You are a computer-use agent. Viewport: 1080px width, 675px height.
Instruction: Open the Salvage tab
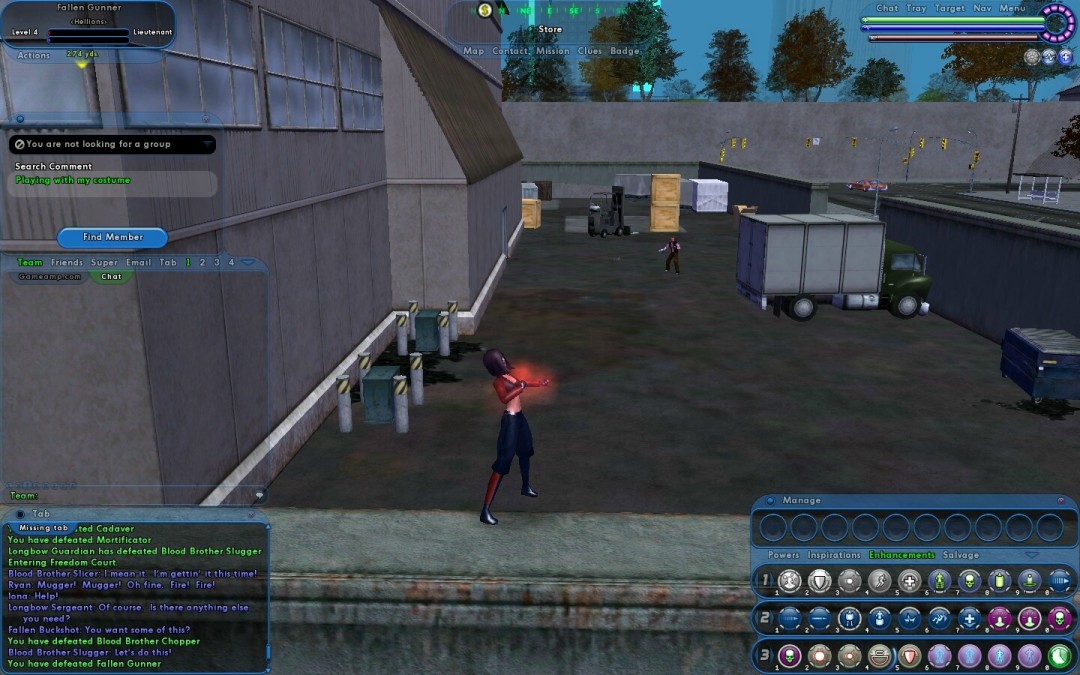pos(961,555)
